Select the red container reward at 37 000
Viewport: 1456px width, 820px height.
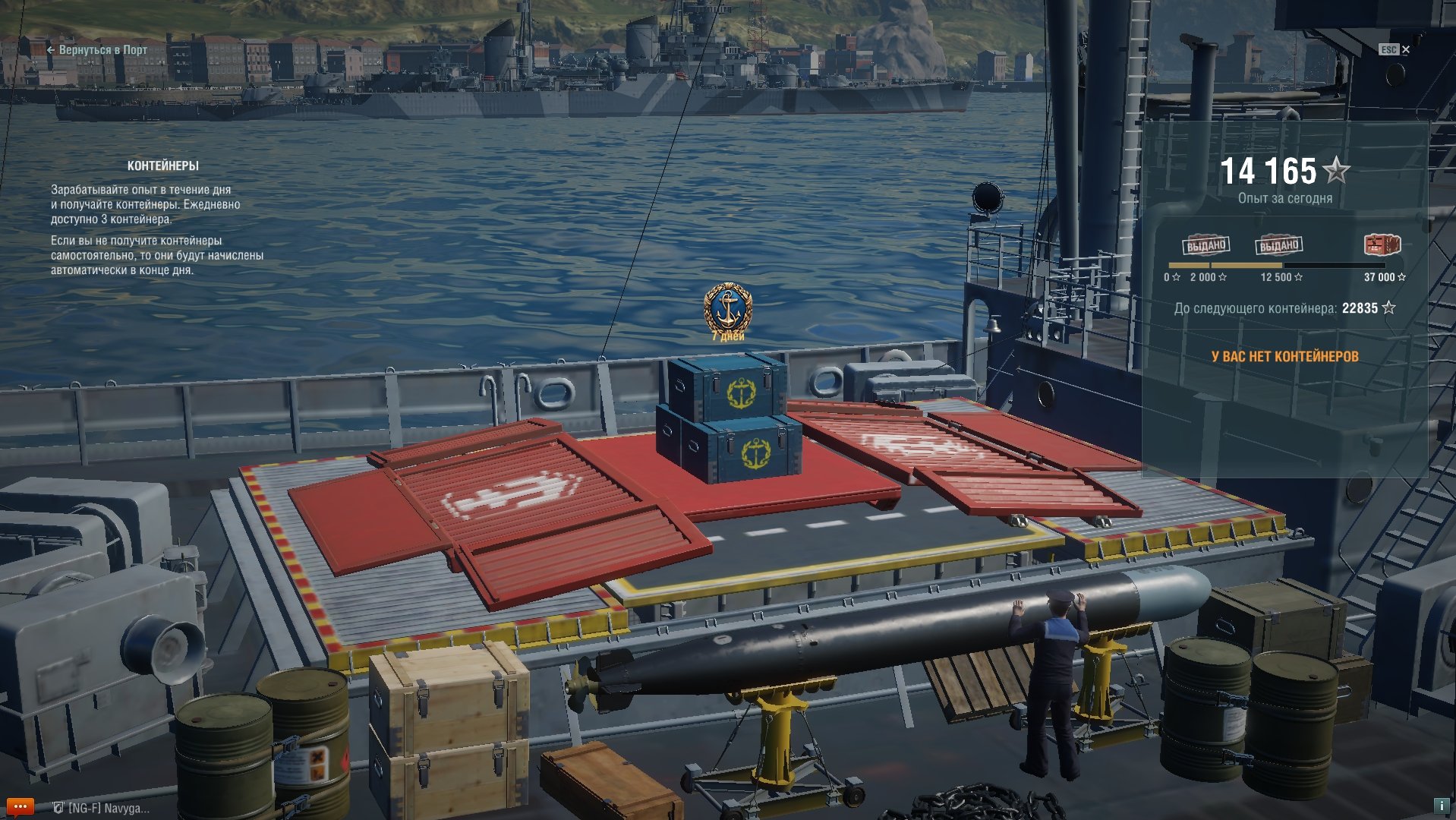[x=1382, y=245]
